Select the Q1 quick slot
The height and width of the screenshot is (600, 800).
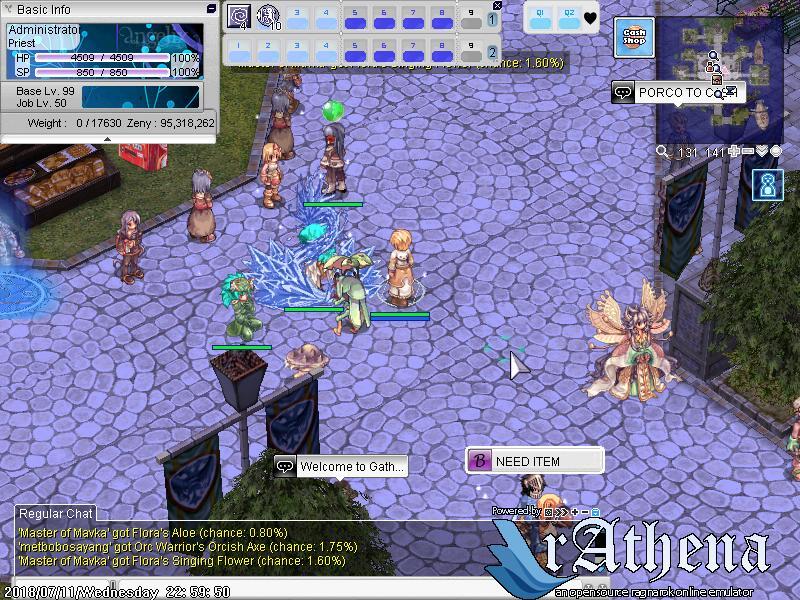[x=540, y=16]
